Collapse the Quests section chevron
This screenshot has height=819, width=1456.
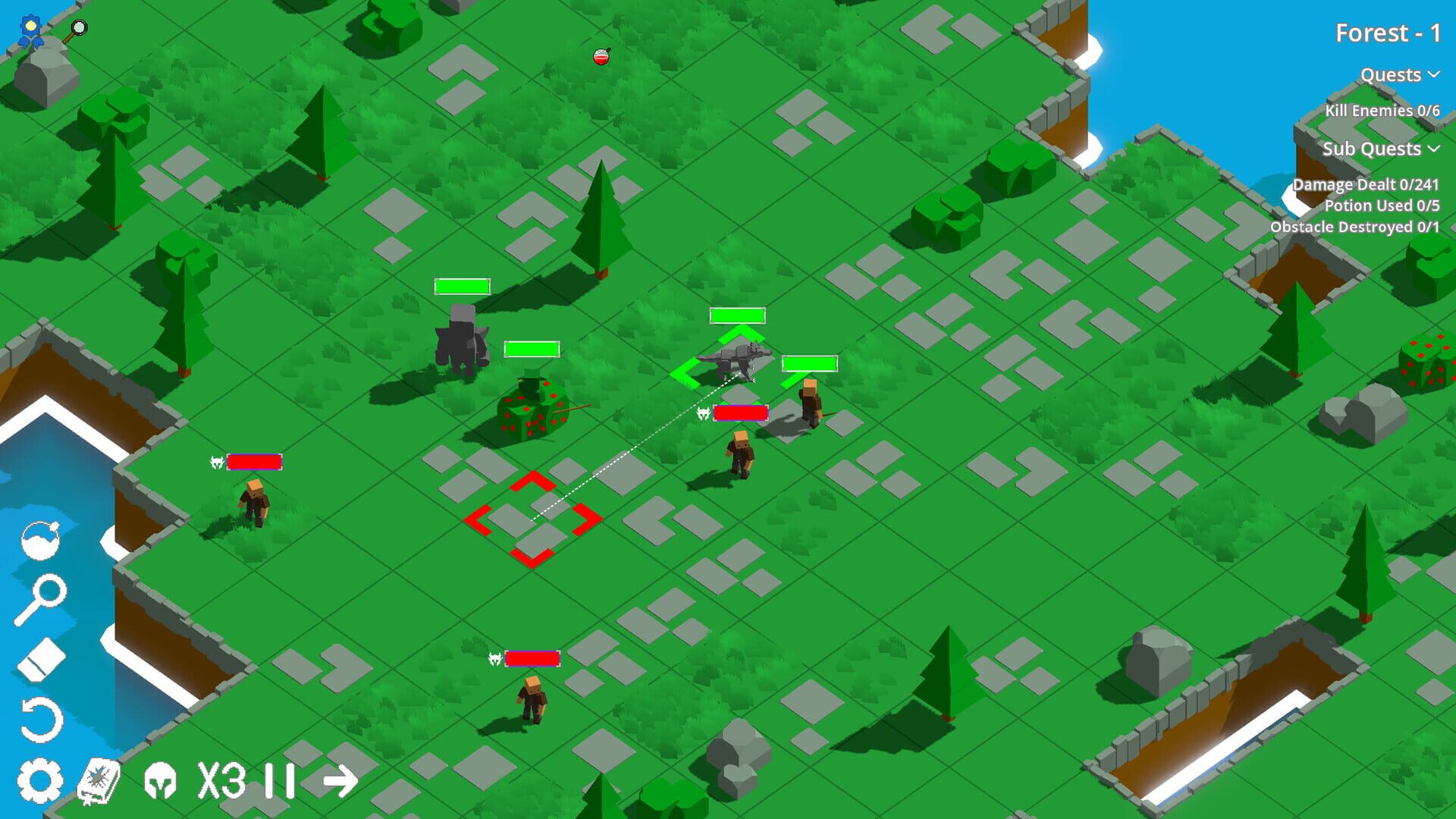point(1433,76)
